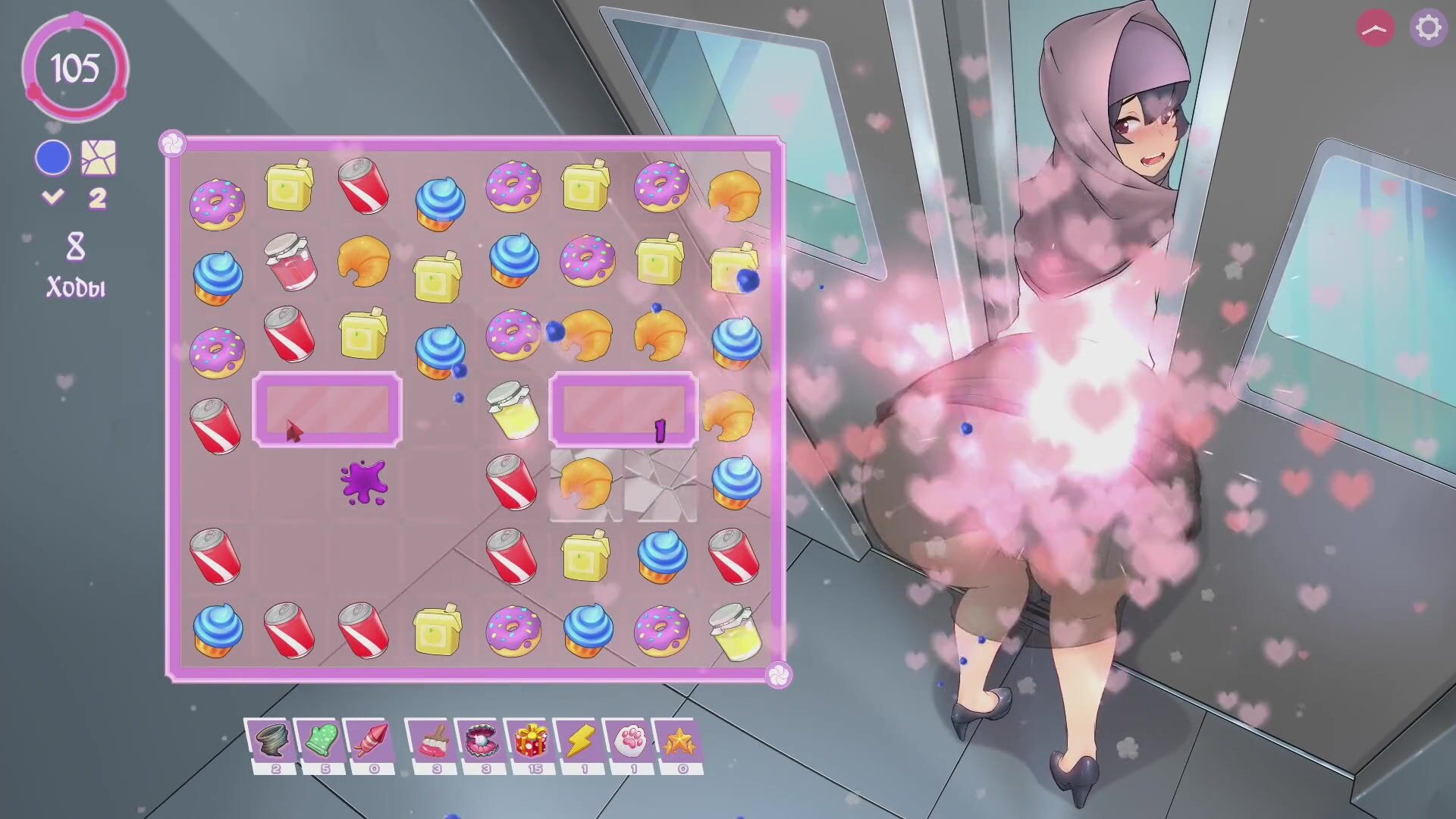Open the settings gear menu
Image resolution: width=1456 pixels, height=819 pixels.
coord(1428,28)
